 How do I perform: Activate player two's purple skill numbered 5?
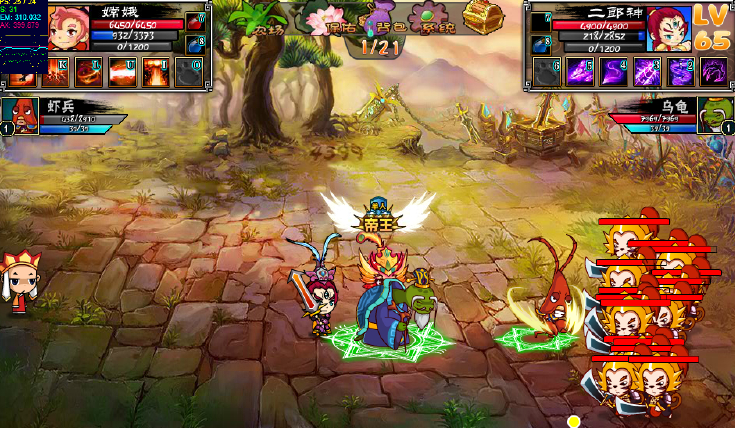(x=579, y=72)
